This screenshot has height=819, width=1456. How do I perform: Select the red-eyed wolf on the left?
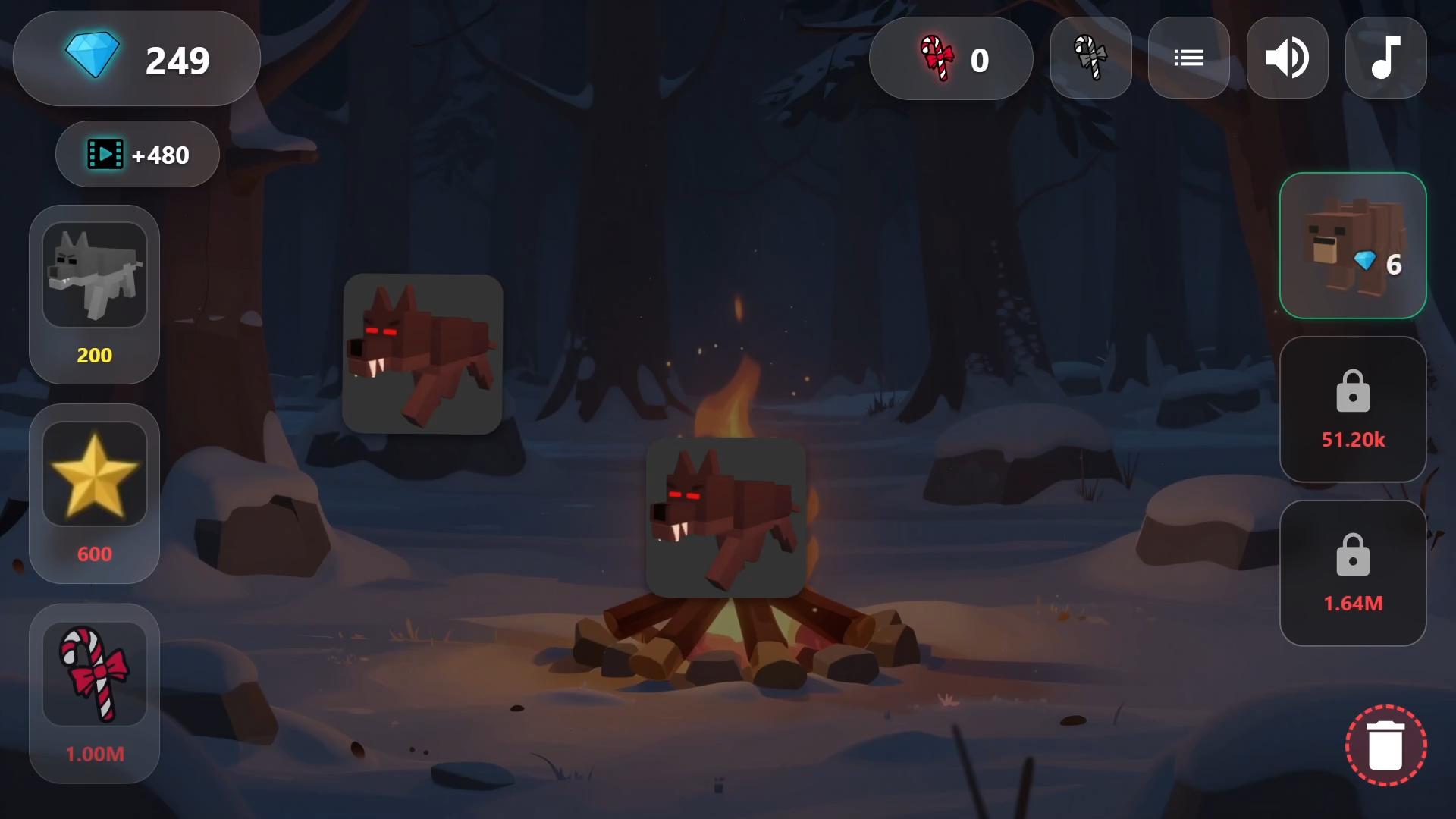(x=422, y=355)
